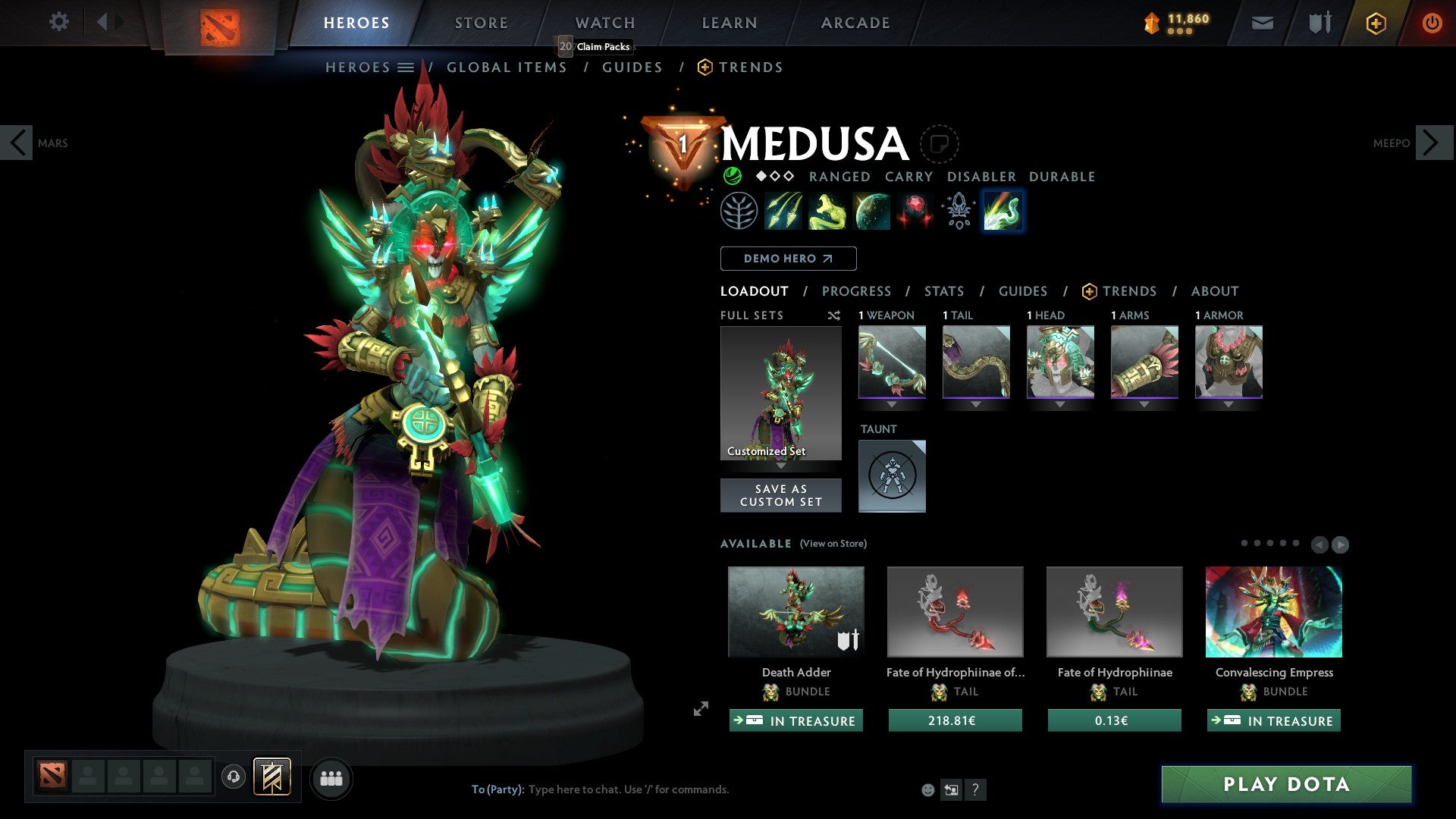The height and width of the screenshot is (819, 1456).
Task: Open Medusa's Mystic Snake ability icon
Action: point(827,210)
